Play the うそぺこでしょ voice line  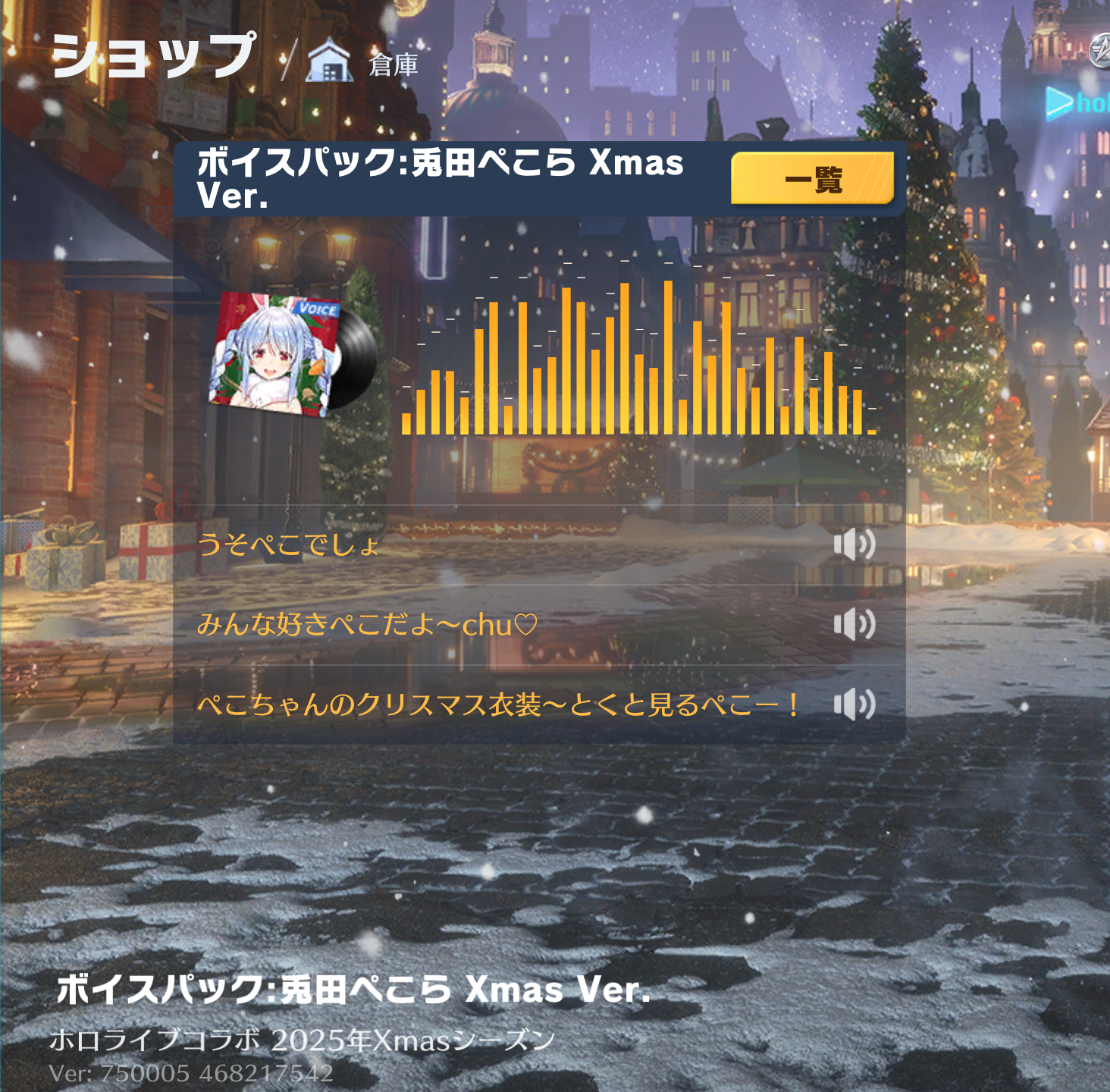(854, 544)
